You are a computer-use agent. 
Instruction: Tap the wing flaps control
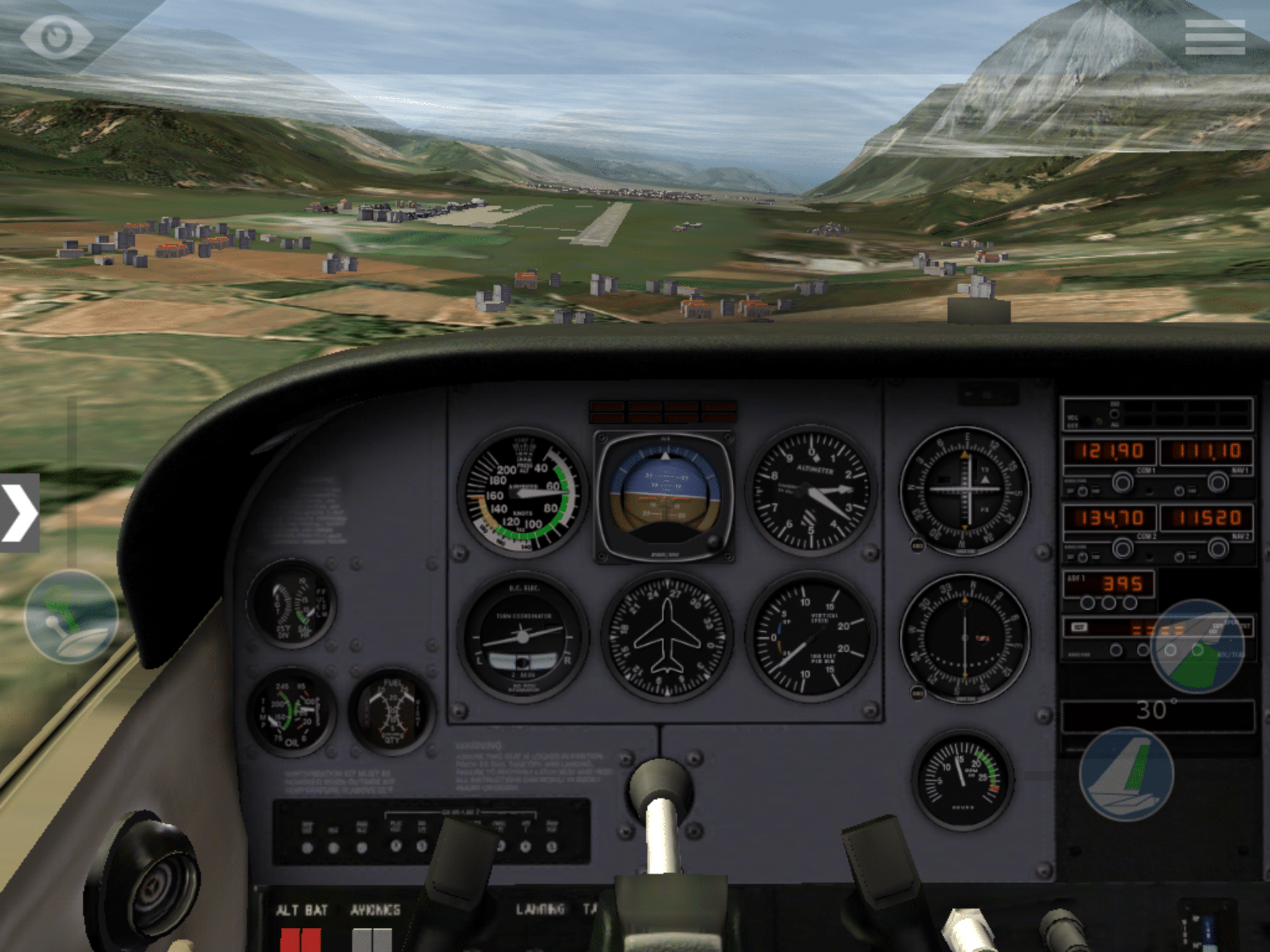tap(1197, 646)
